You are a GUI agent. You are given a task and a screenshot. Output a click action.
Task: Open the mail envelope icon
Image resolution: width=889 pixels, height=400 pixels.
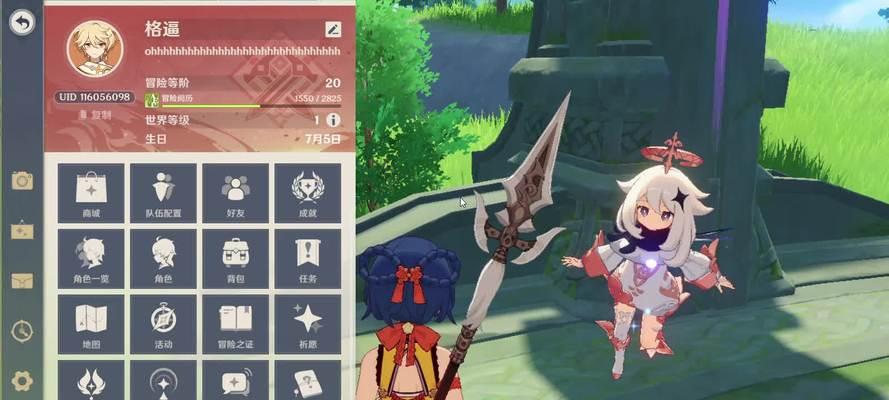click(21, 280)
